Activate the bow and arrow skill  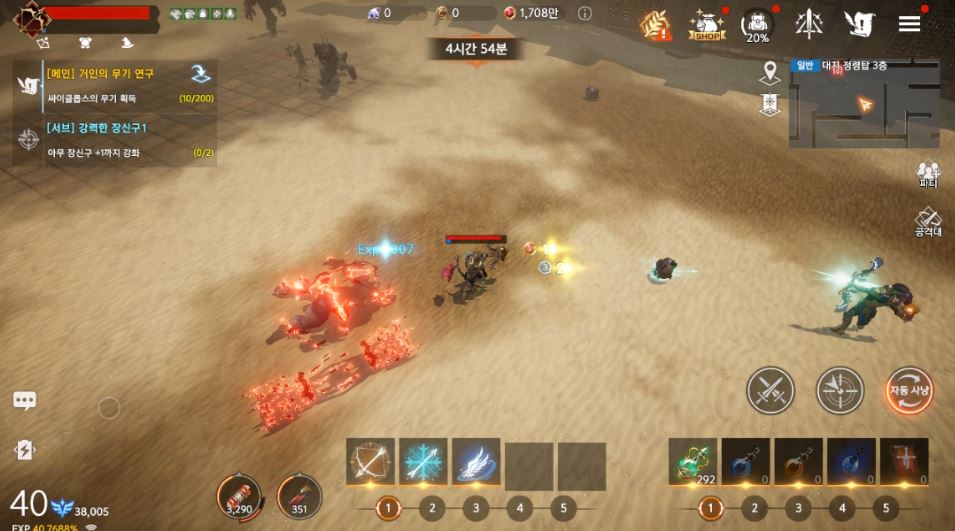pos(371,462)
